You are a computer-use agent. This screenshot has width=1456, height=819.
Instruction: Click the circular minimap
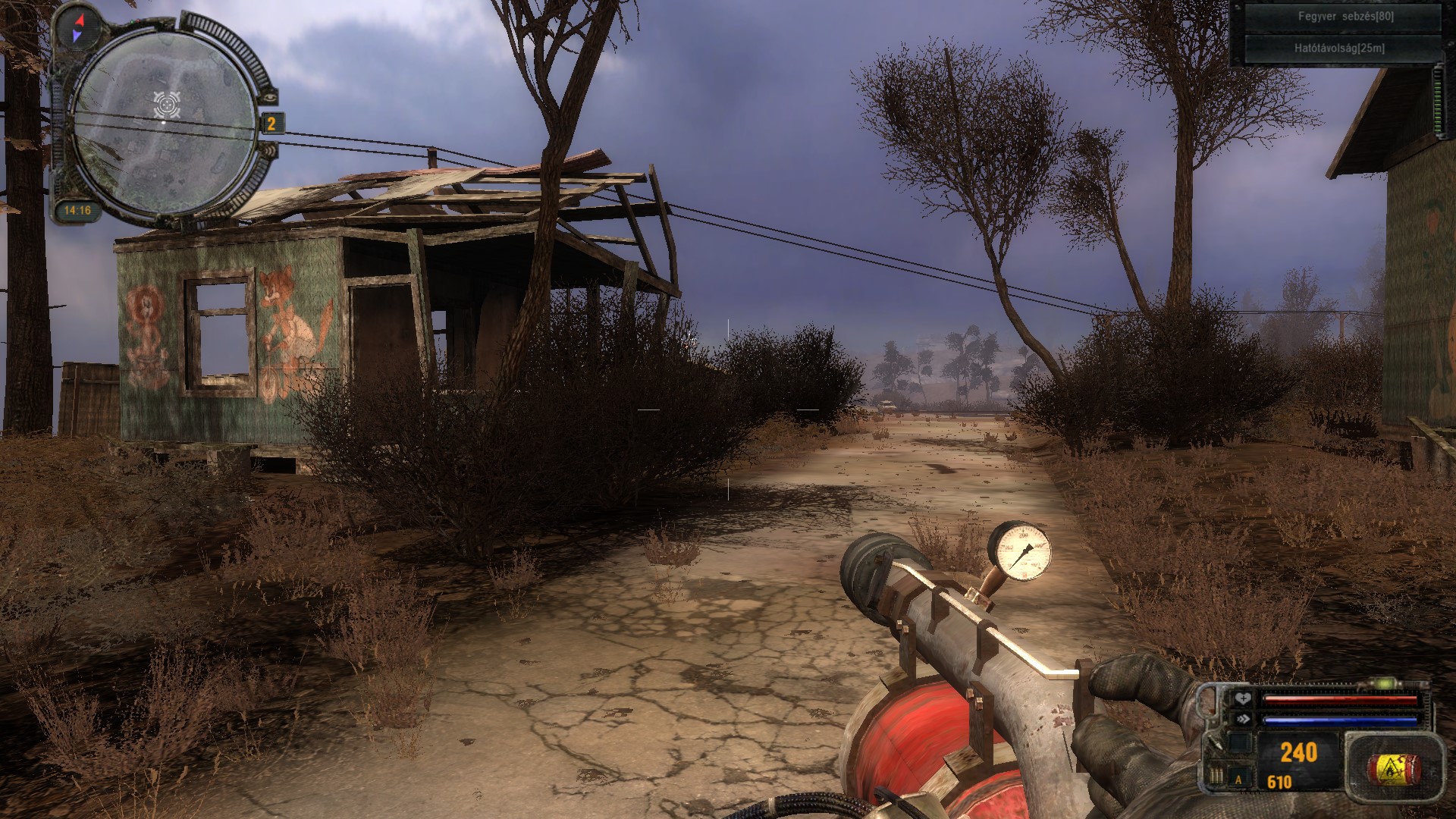click(165, 121)
